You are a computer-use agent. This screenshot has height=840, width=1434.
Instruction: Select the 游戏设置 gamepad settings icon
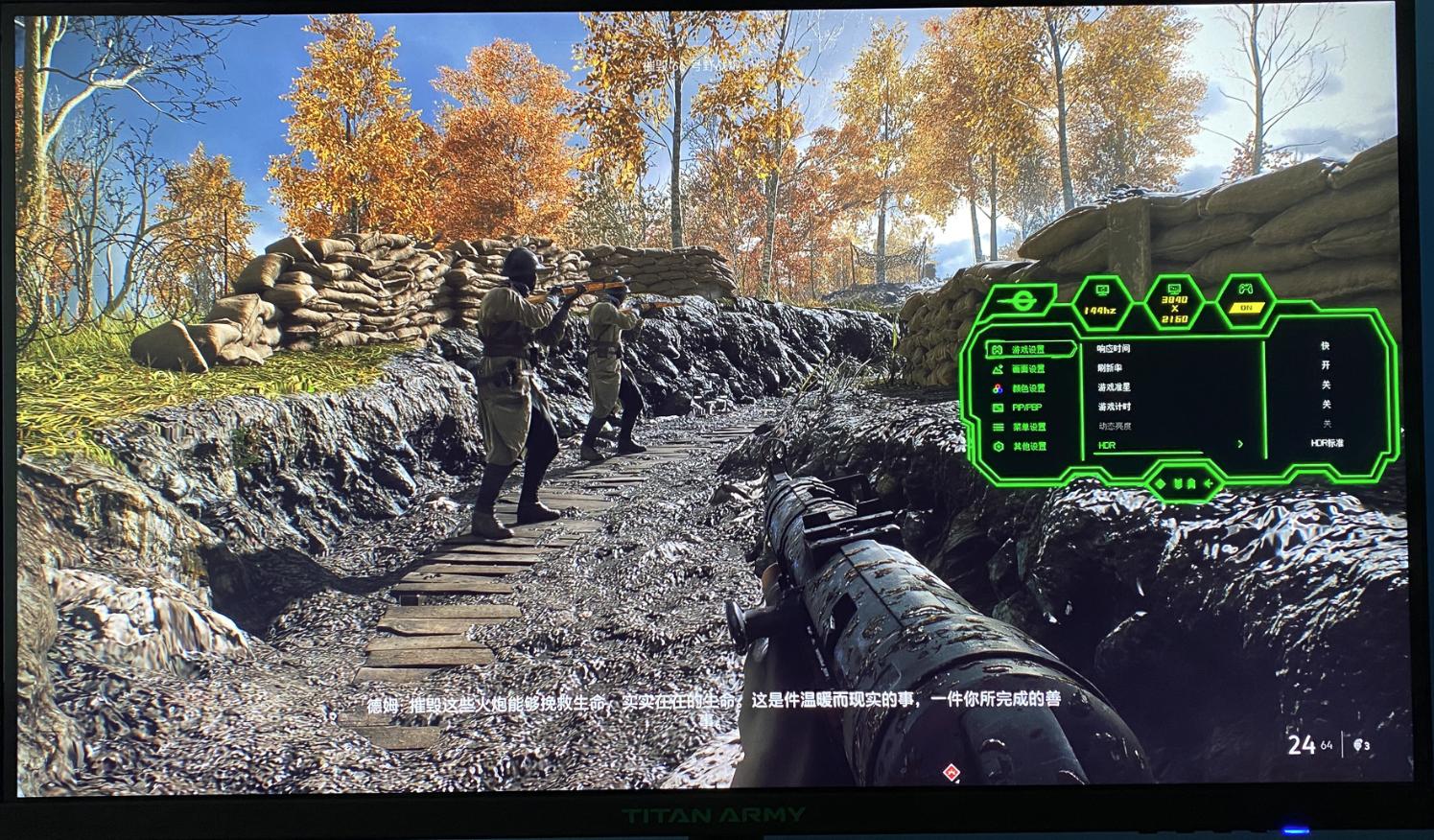[997, 348]
